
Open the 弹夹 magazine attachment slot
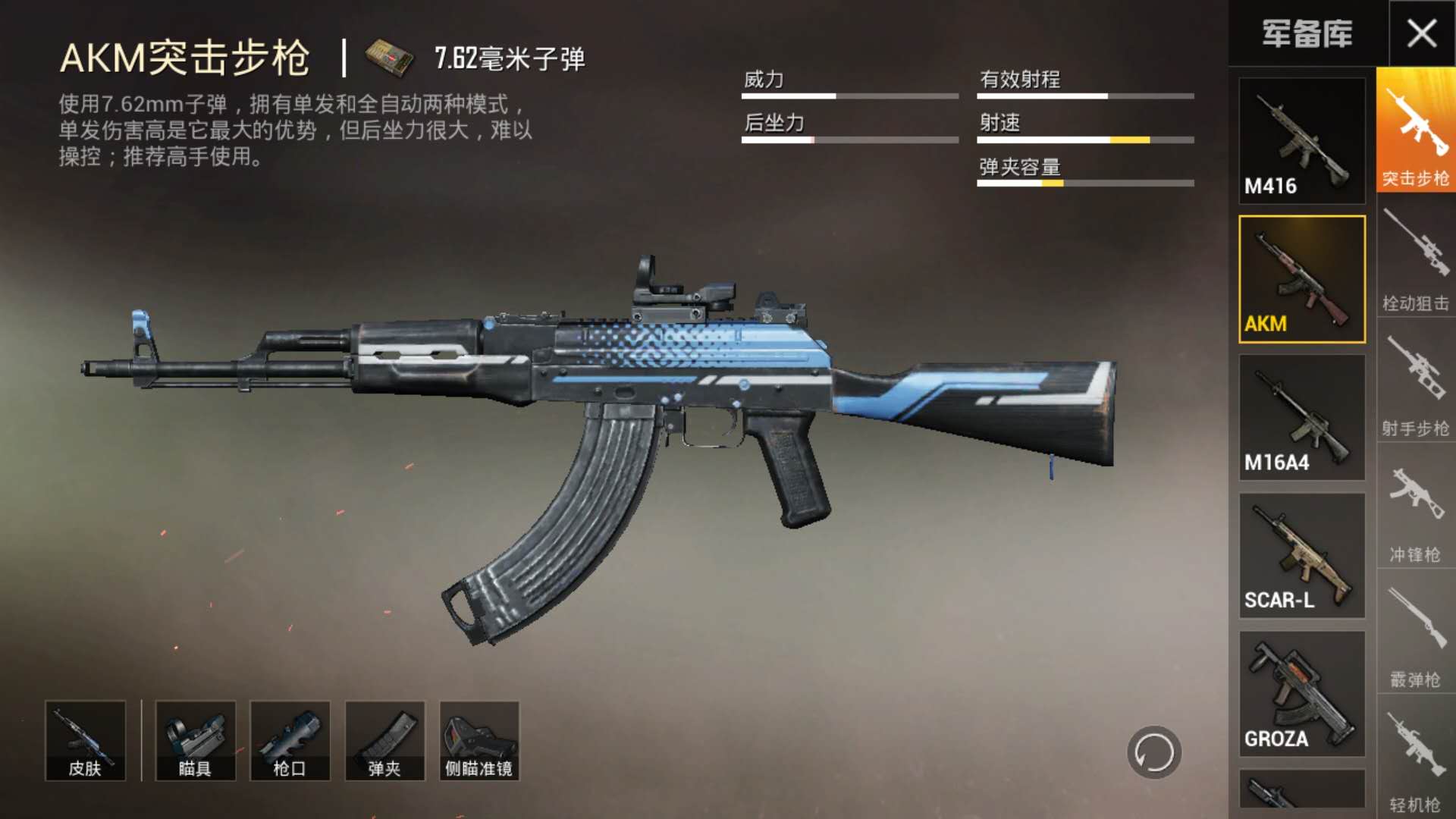pyautogui.click(x=384, y=741)
